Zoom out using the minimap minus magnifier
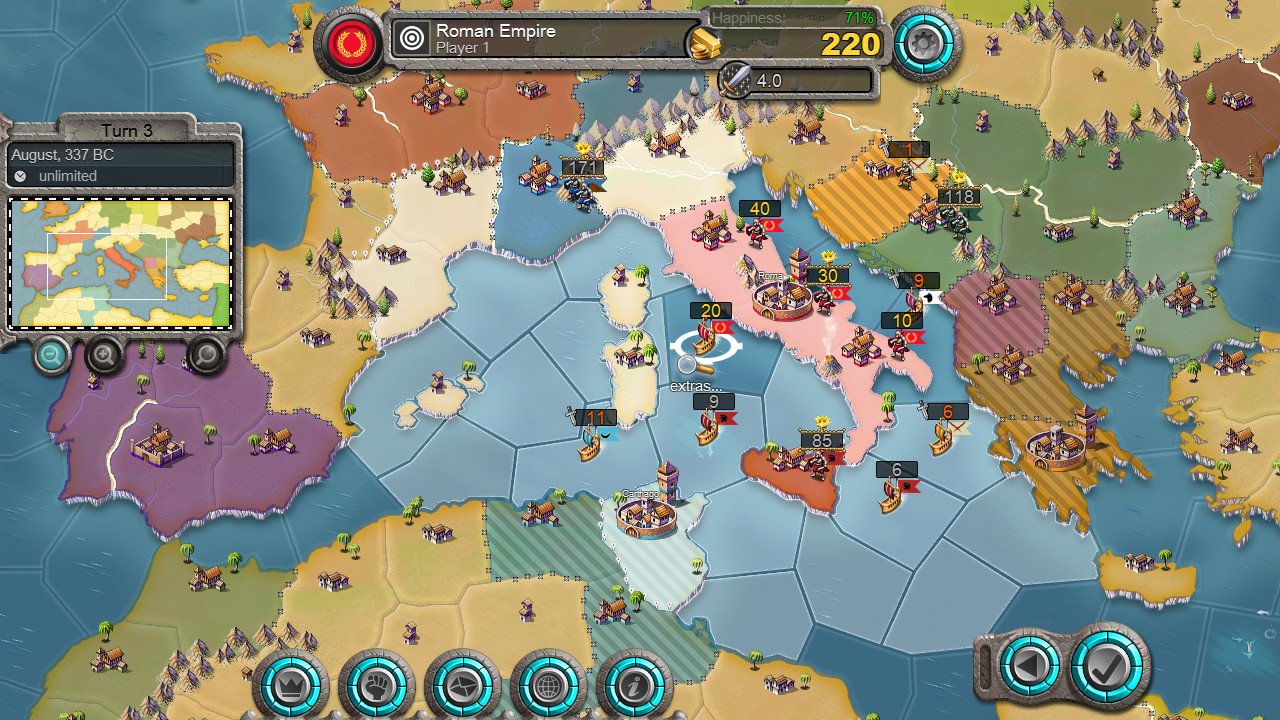The image size is (1280, 720). click(51, 356)
